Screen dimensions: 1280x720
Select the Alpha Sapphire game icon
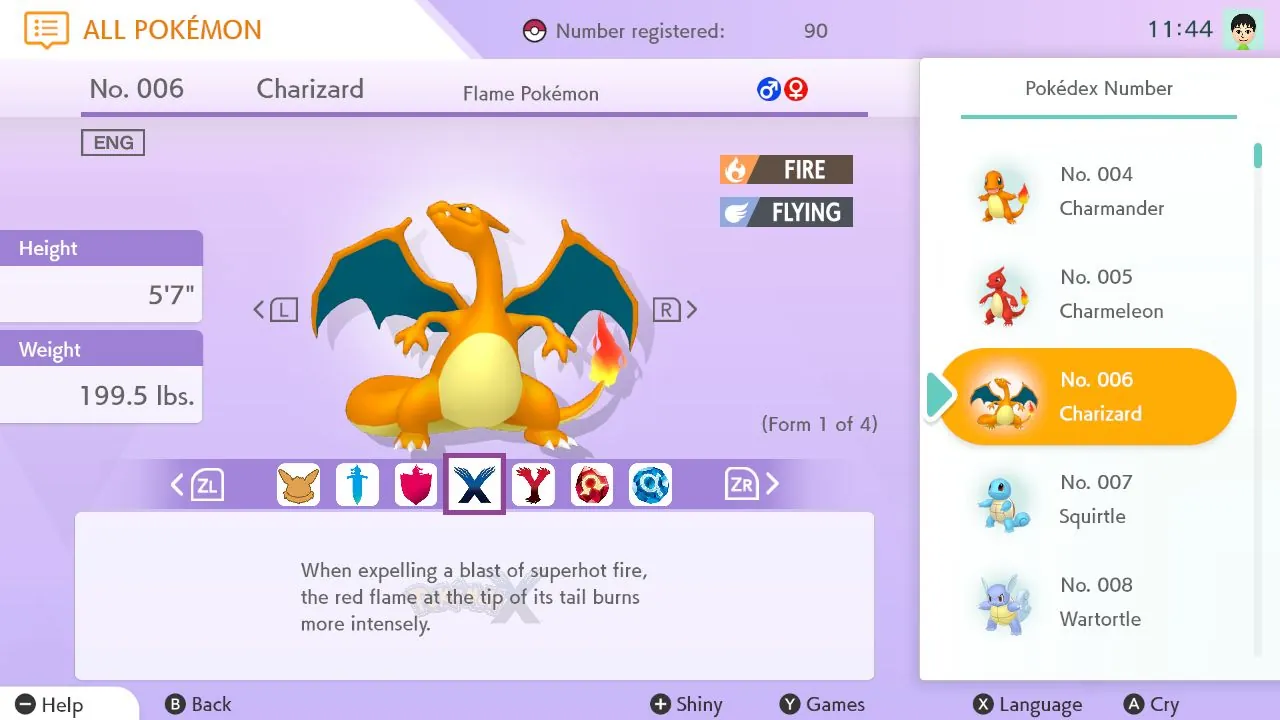point(651,484)
